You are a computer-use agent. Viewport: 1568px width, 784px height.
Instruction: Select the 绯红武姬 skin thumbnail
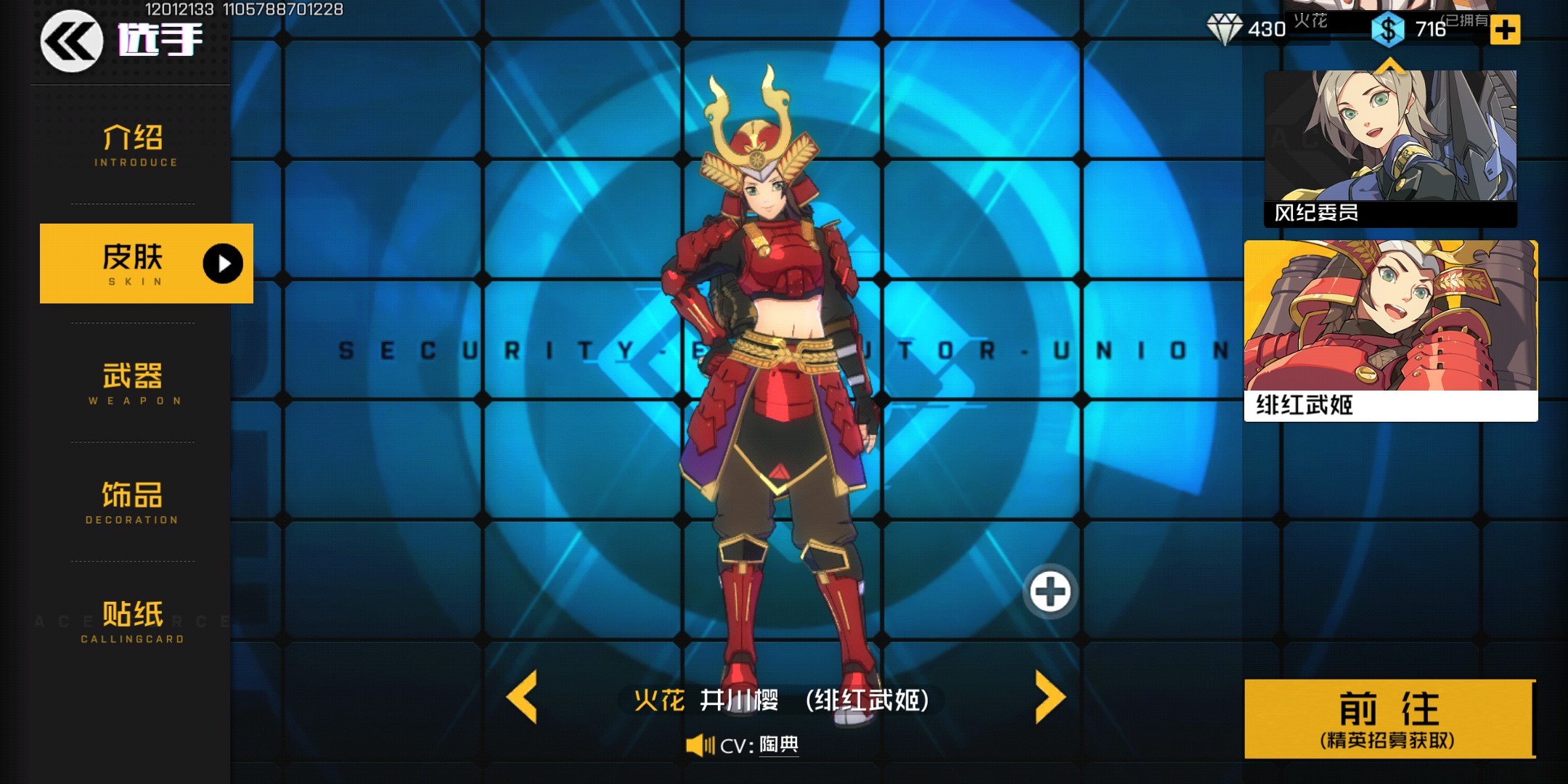[x=1390, y=330]
